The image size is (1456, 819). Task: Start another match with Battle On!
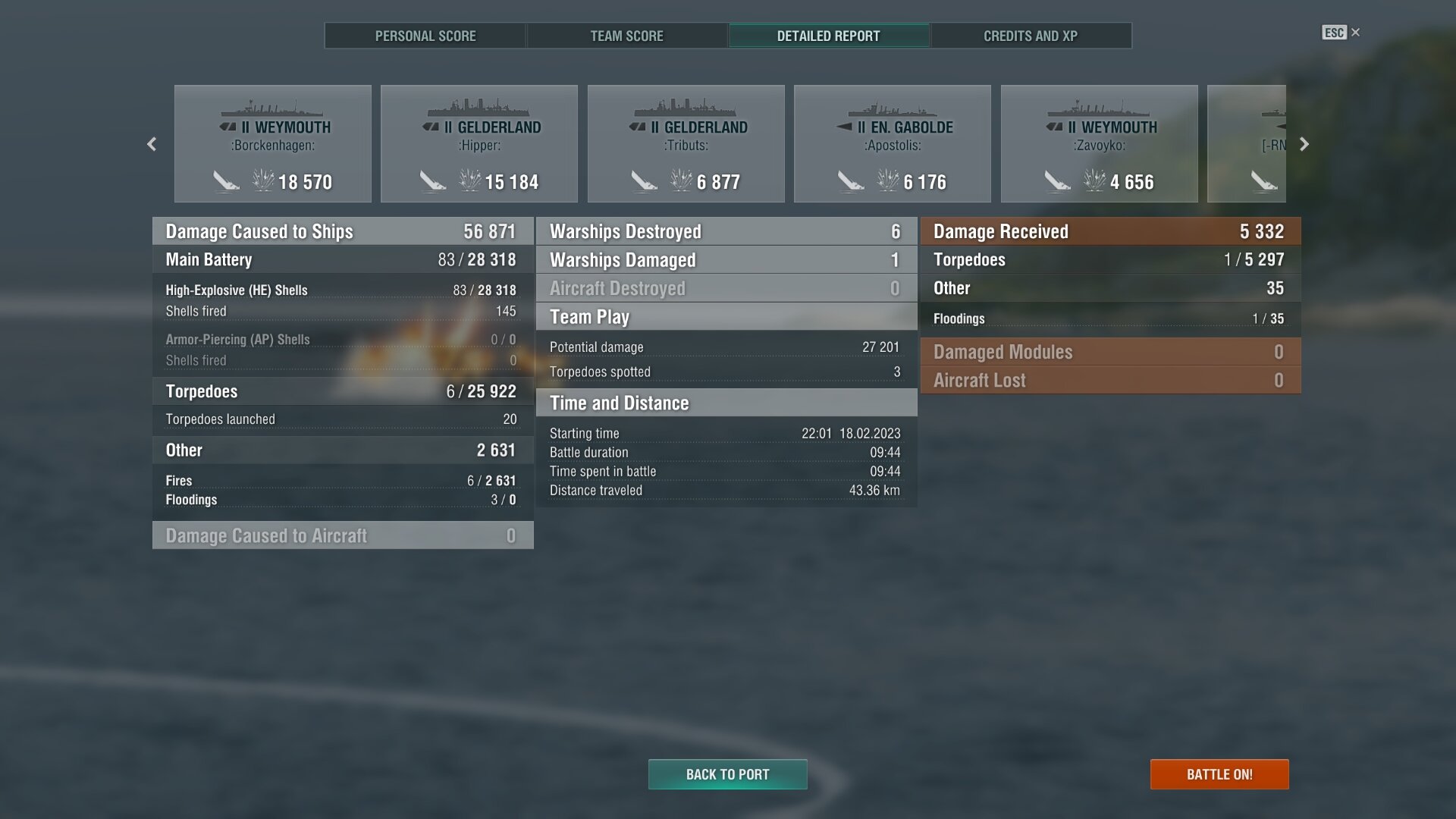pos(1219,774)
